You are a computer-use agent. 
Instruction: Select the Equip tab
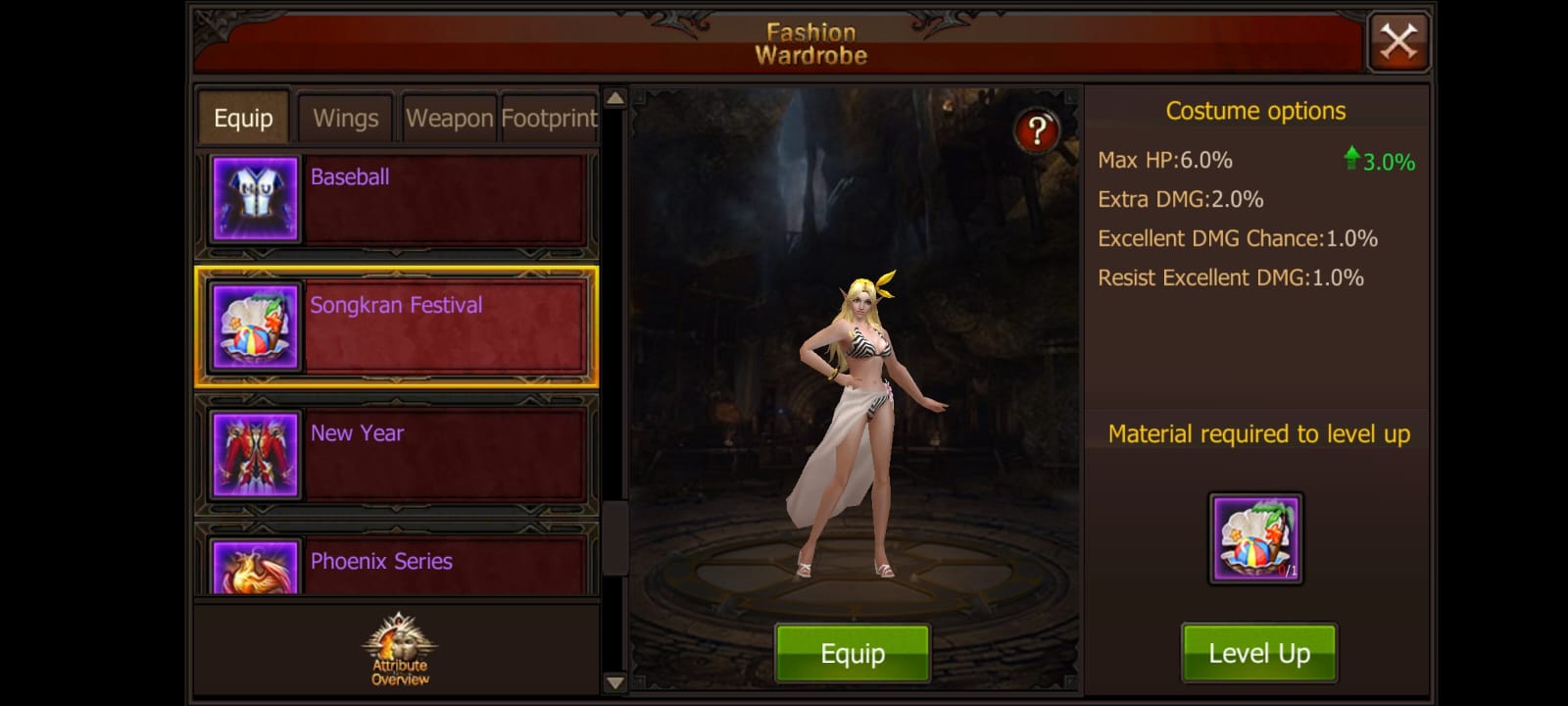click(x=243, y=119)
